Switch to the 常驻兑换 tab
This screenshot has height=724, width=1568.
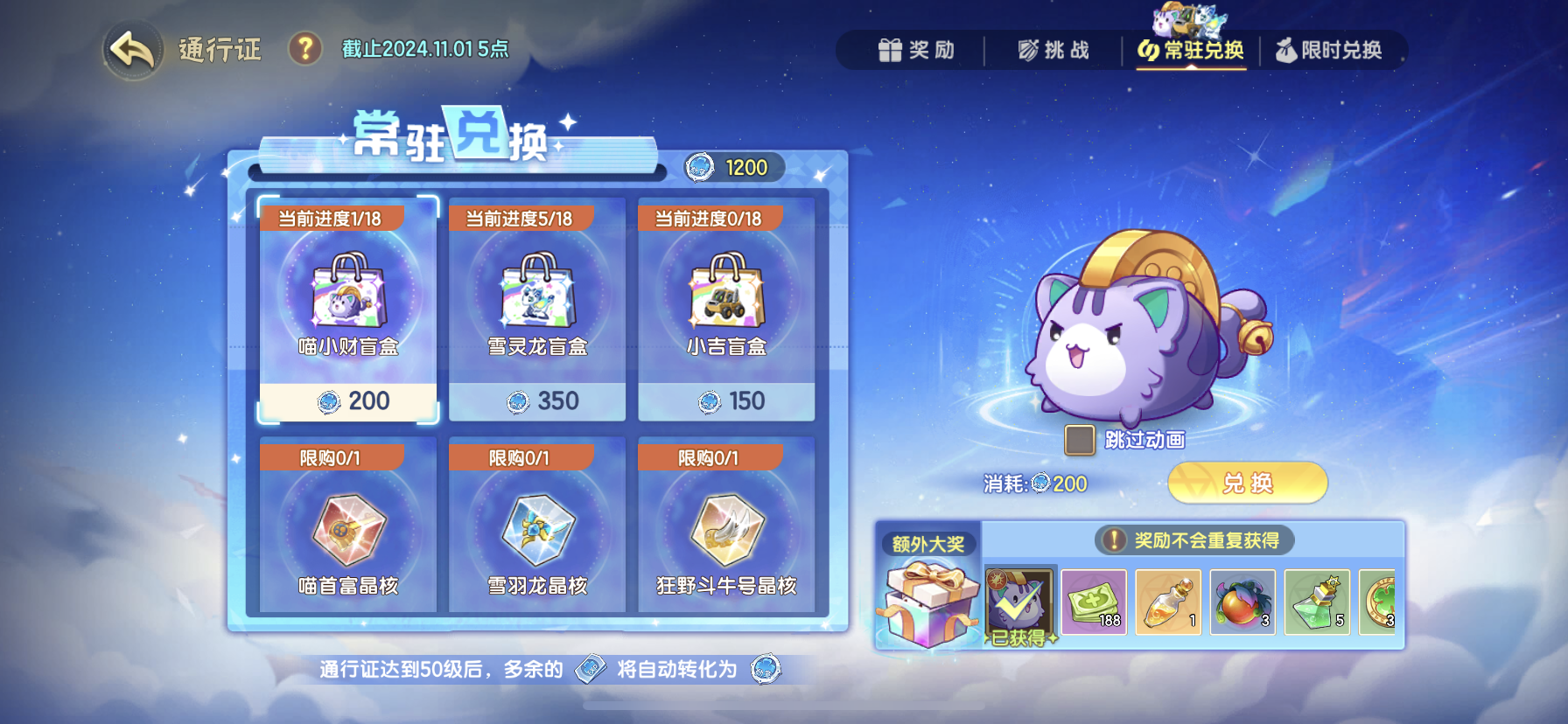1190,50
